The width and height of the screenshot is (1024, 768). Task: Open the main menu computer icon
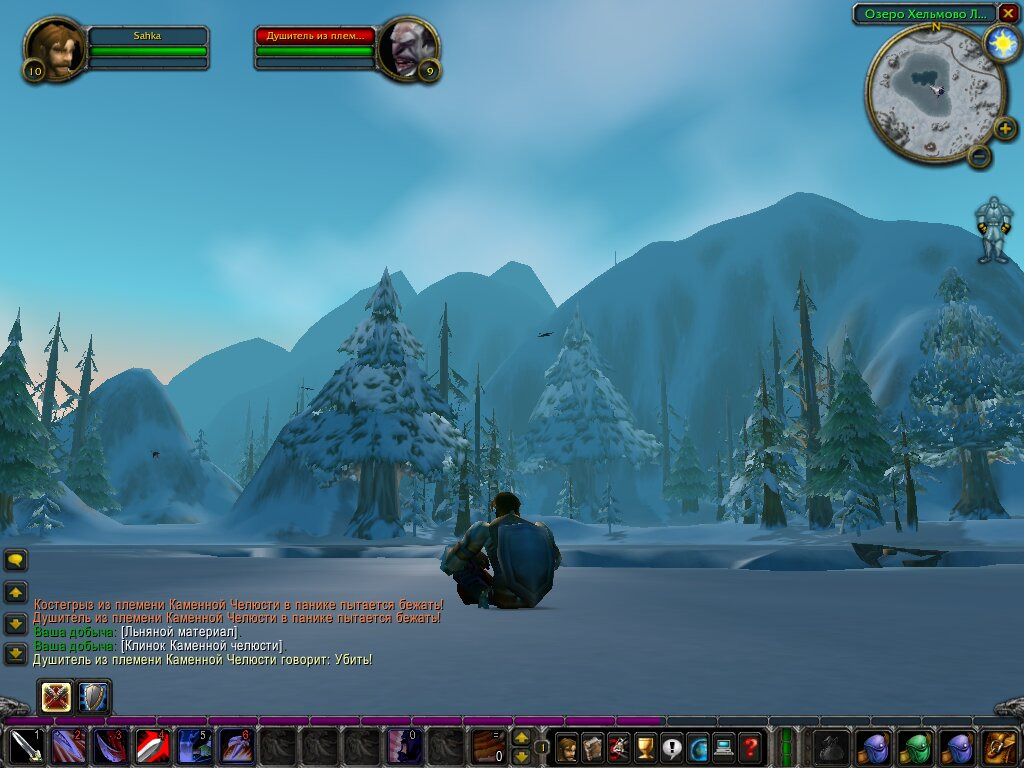723,747
